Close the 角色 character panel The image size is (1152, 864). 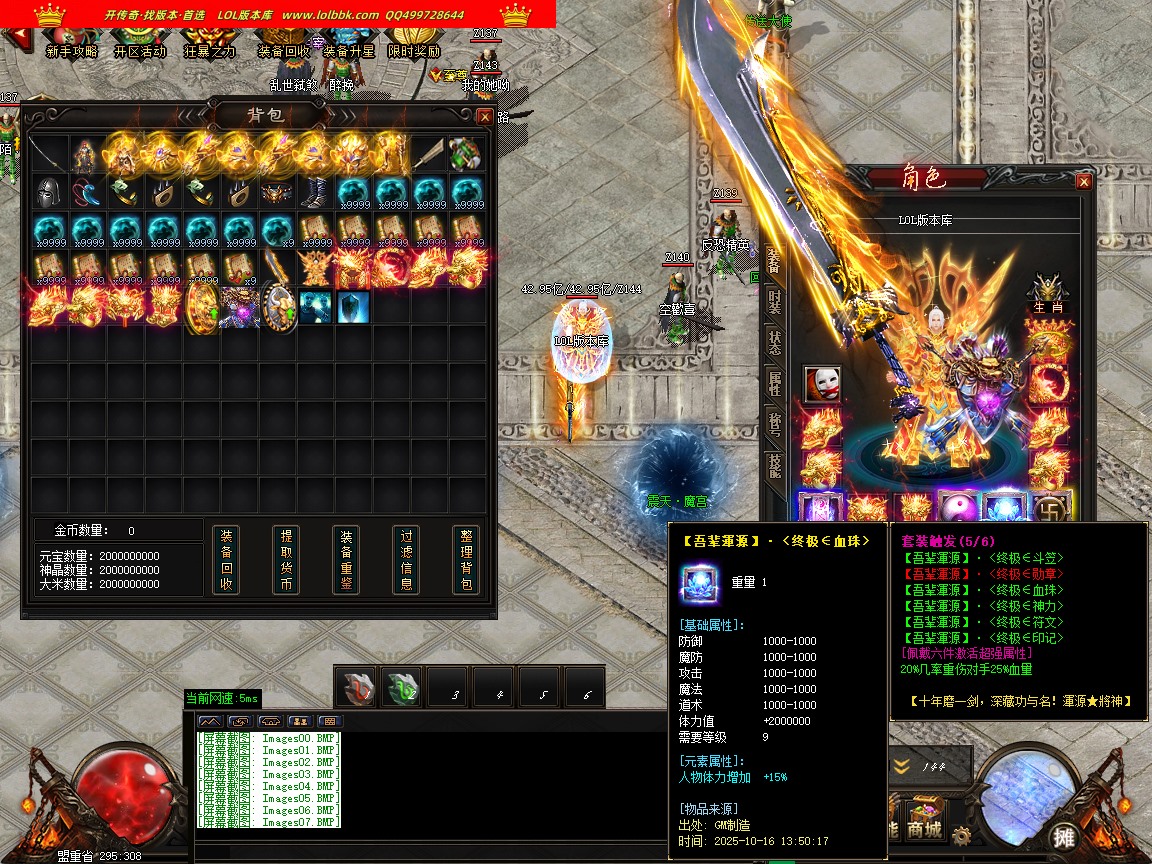point(1083,182)
